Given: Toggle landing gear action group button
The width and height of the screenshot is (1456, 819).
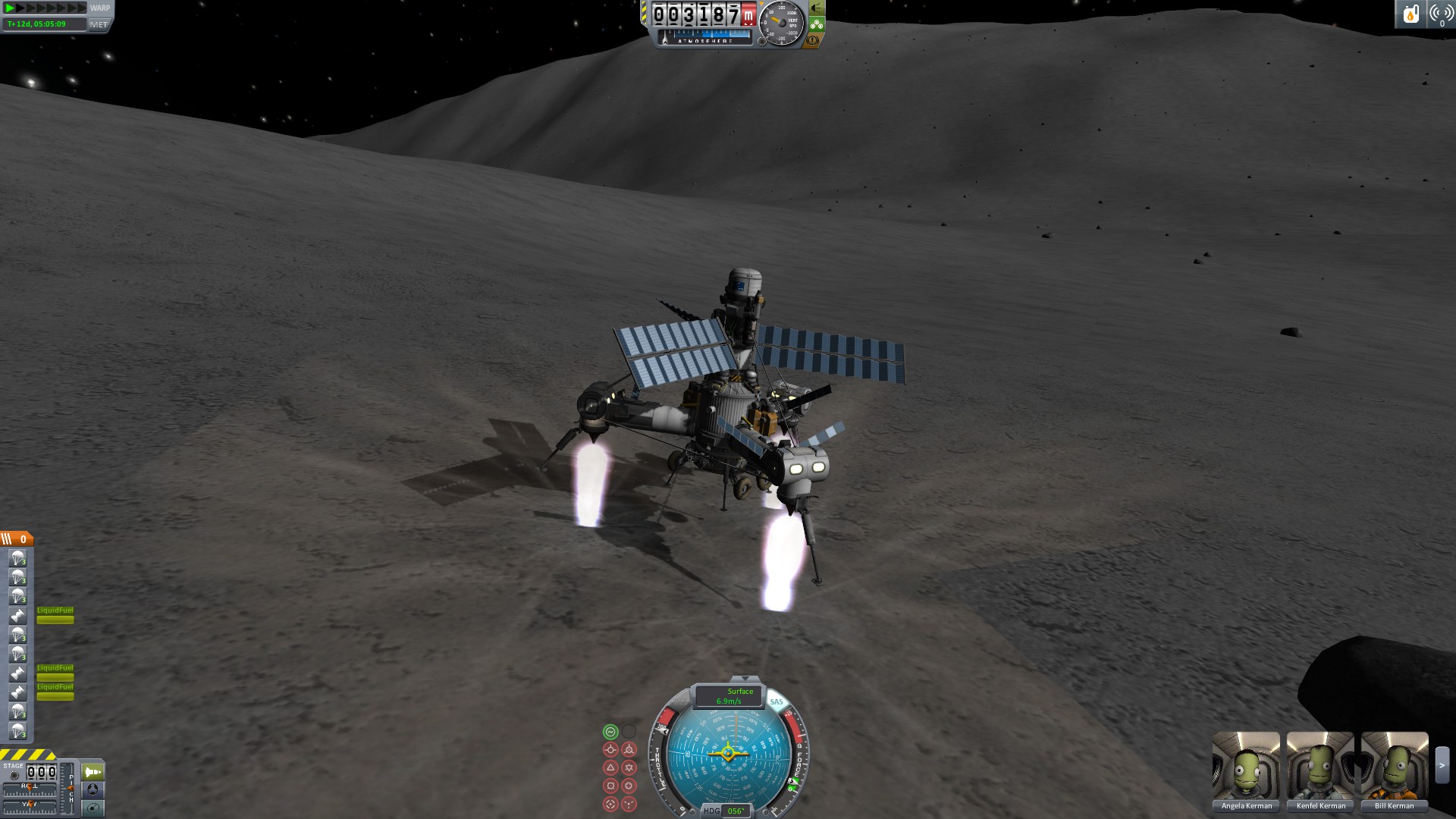Looking at the screenshot, I should 817,24.
